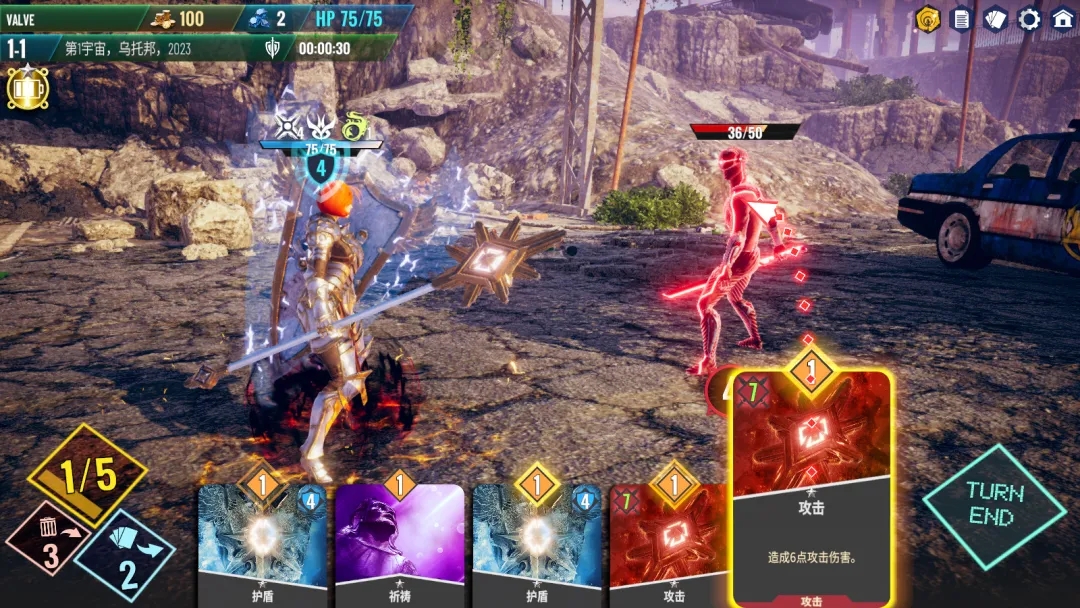Choose the enlarged 攻击 attack card
The width and height of the screenshot is (1080, 608).
(811, 490)
